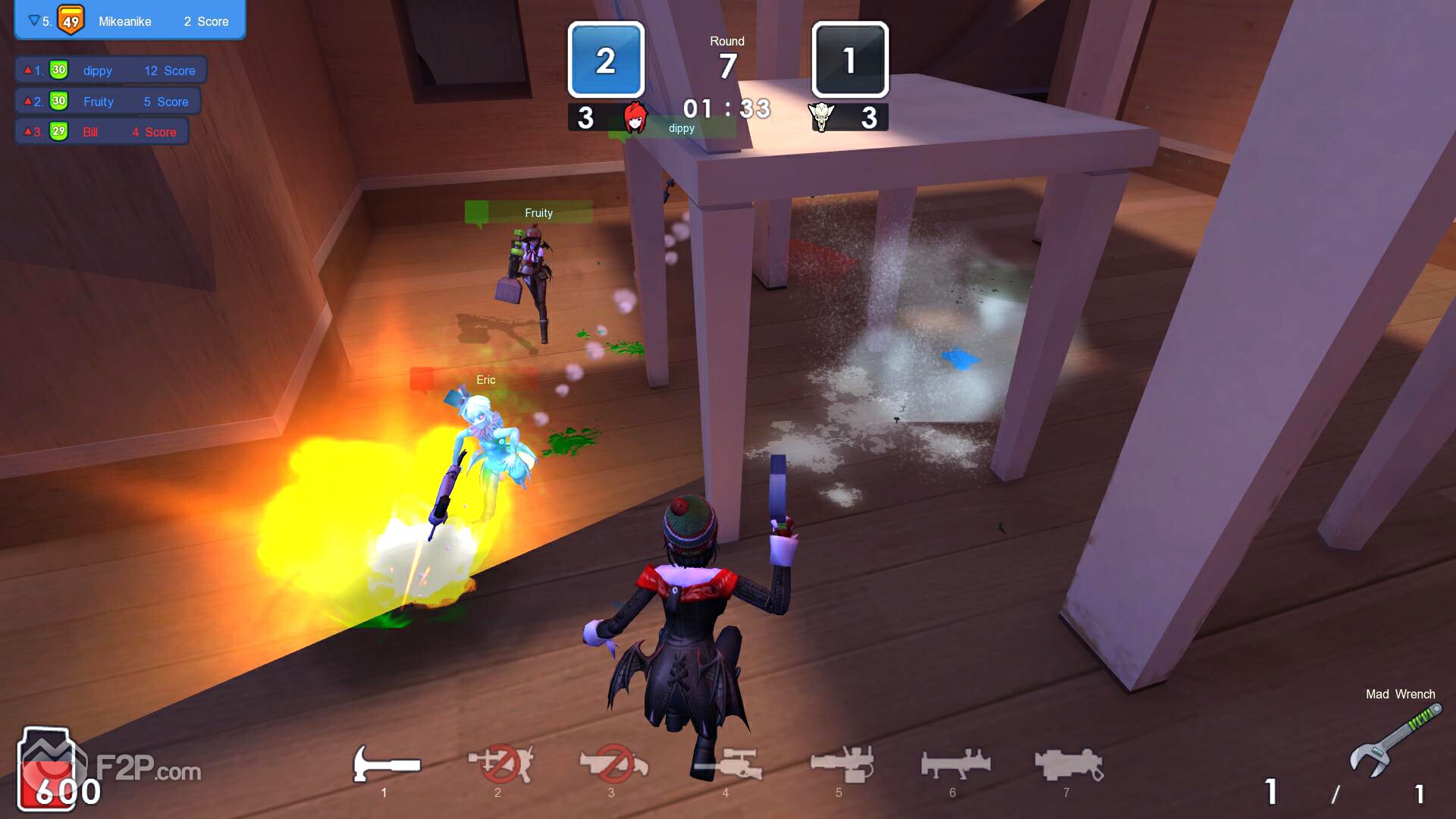Choose the disabled weapon in slot 2
This screenshot has height=819, width=1456.
point(500,764)
